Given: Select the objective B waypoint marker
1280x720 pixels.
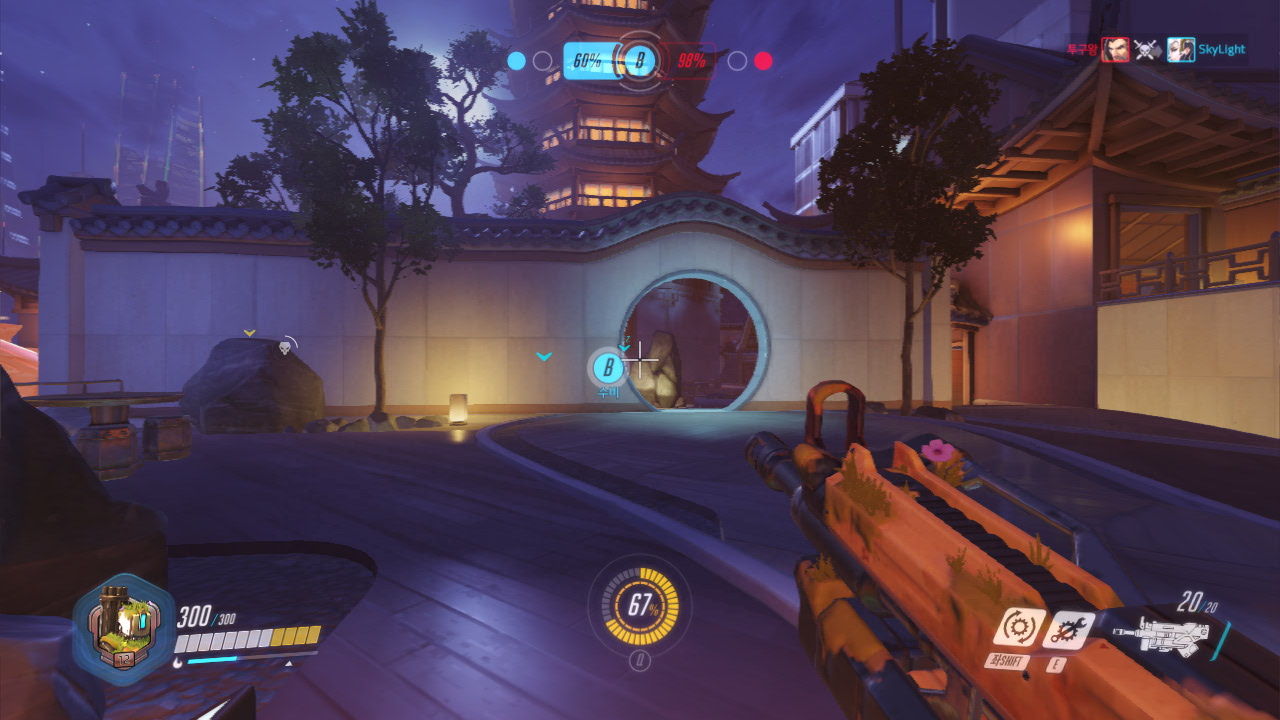Looking at the screenshot, I should [607, 368].
